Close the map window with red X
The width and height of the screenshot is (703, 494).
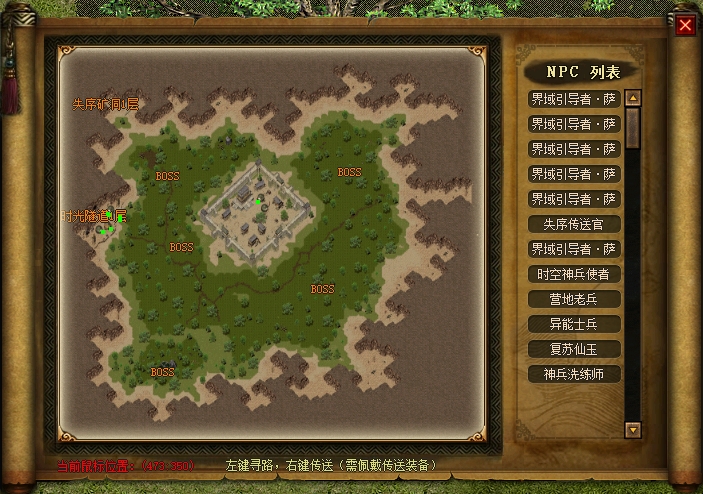(685, 25)
